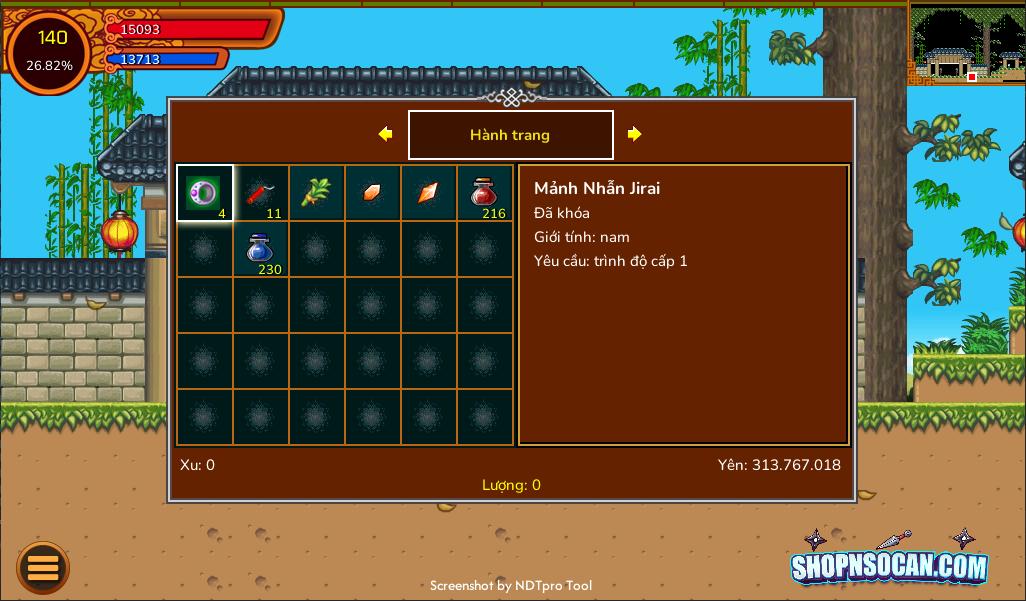The width and height of the screenshot is (1026, 601).
Task: Click the level 140 character badge
Action: [x=49, y=52]
